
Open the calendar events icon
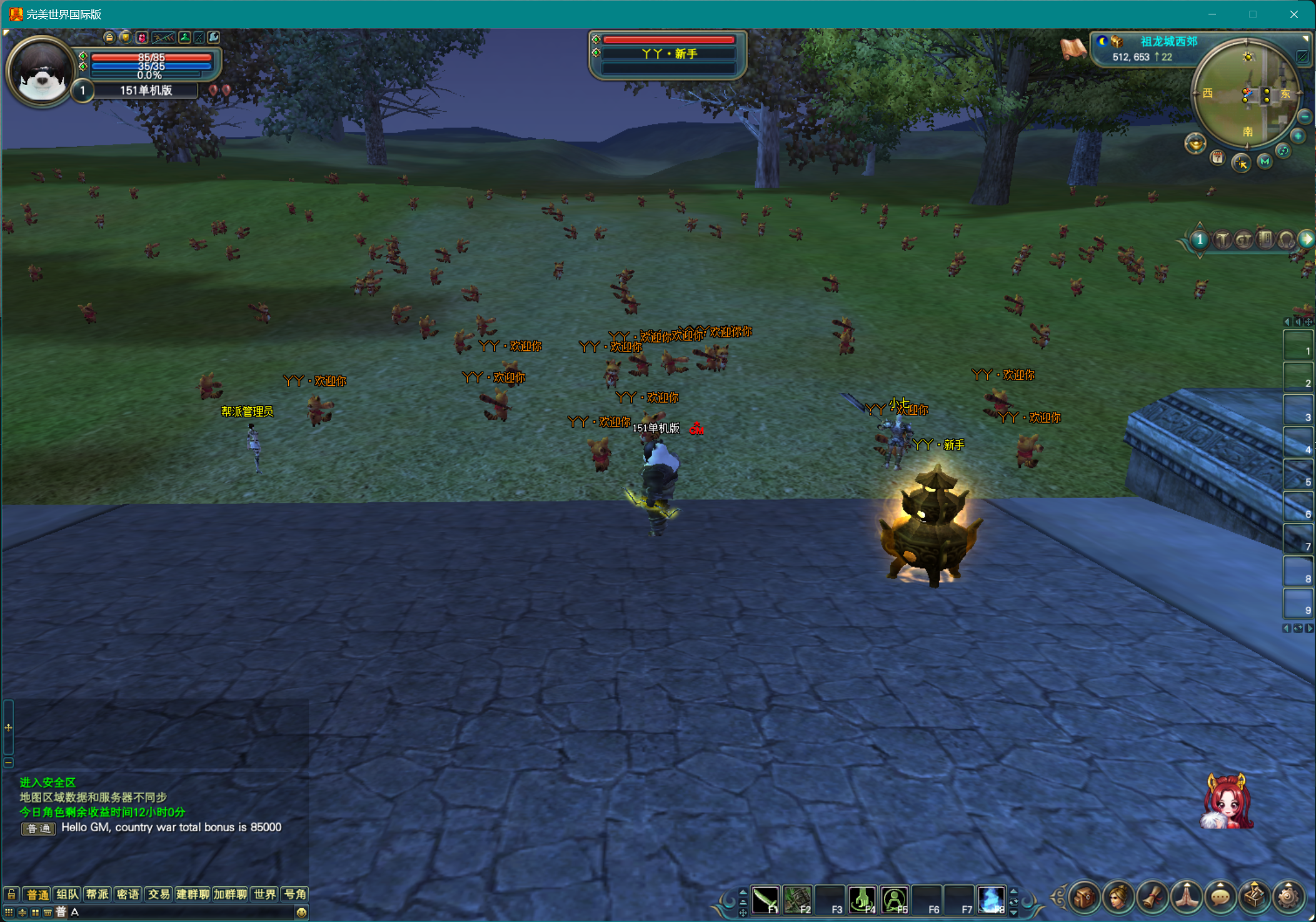pos(1217,158)
